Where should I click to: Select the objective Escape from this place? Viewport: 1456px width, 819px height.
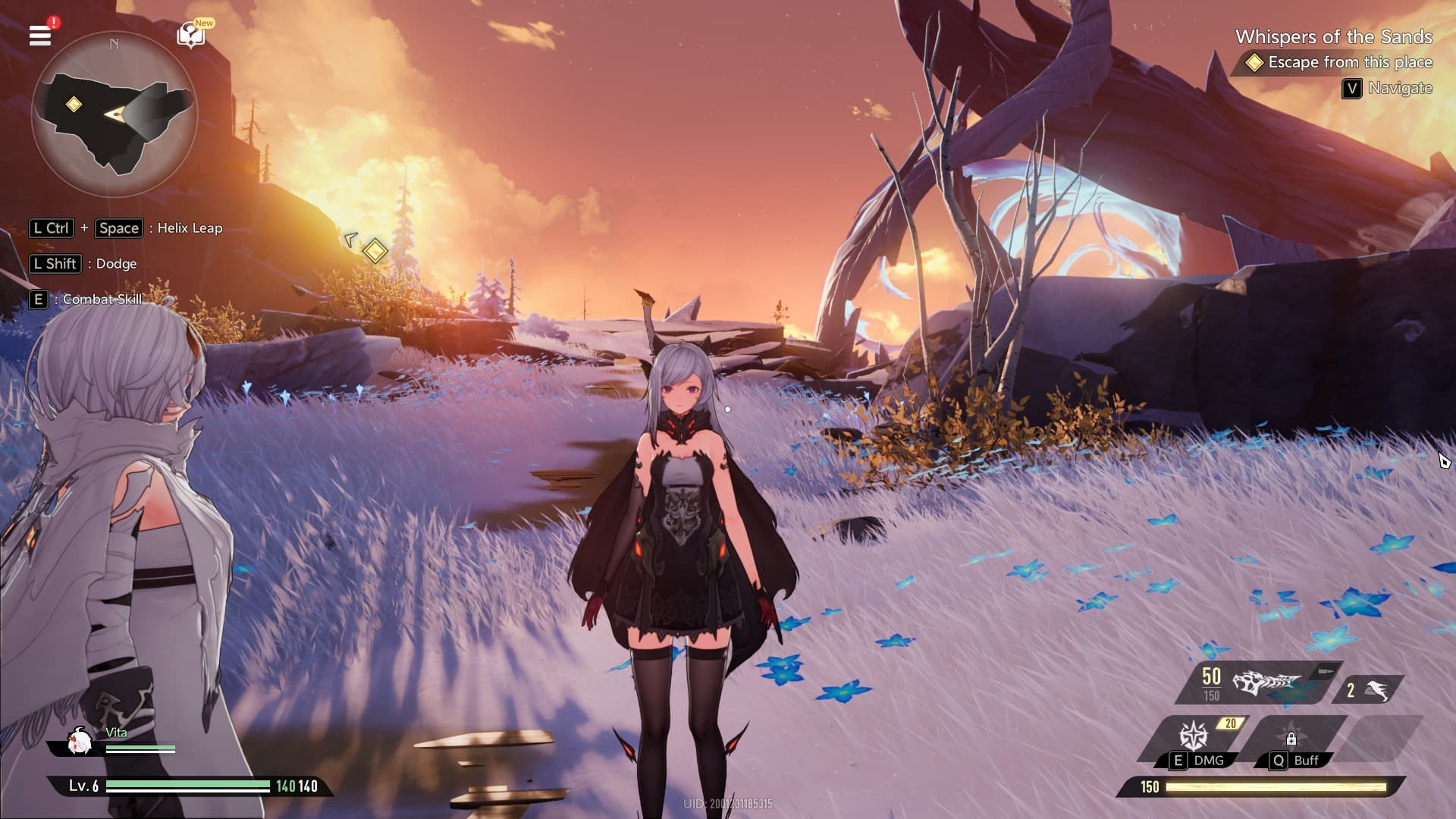(1350, 63)
